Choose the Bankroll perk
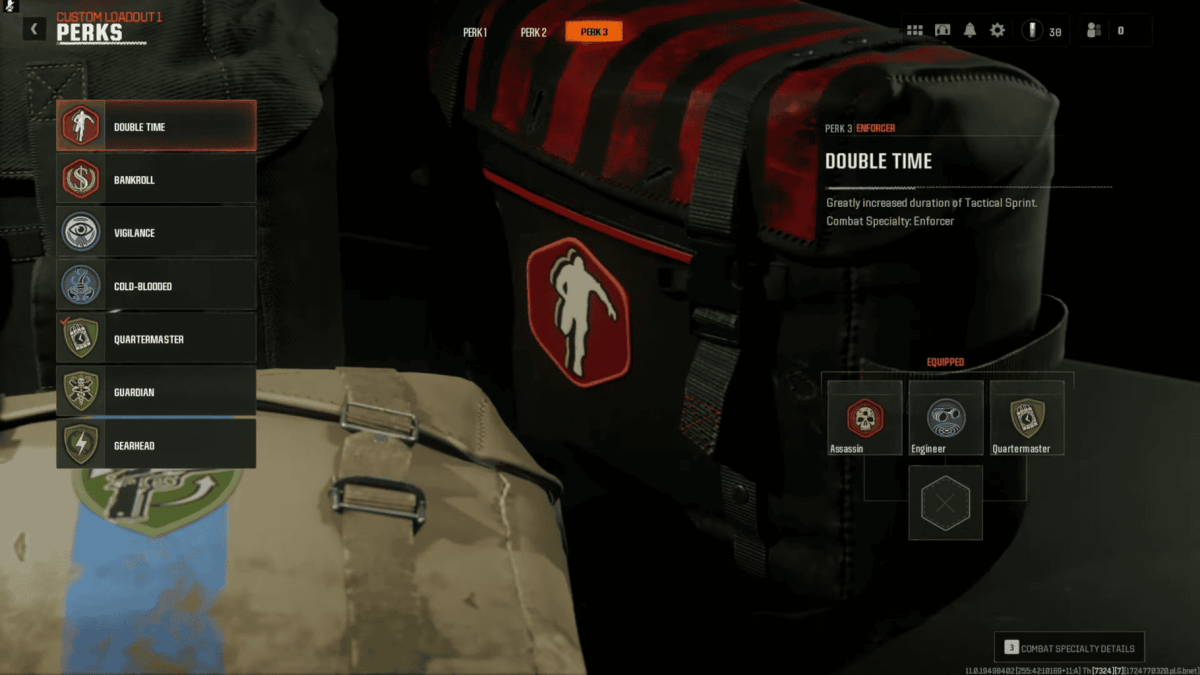Screen dimensions: 1200x675 point(156,180)
